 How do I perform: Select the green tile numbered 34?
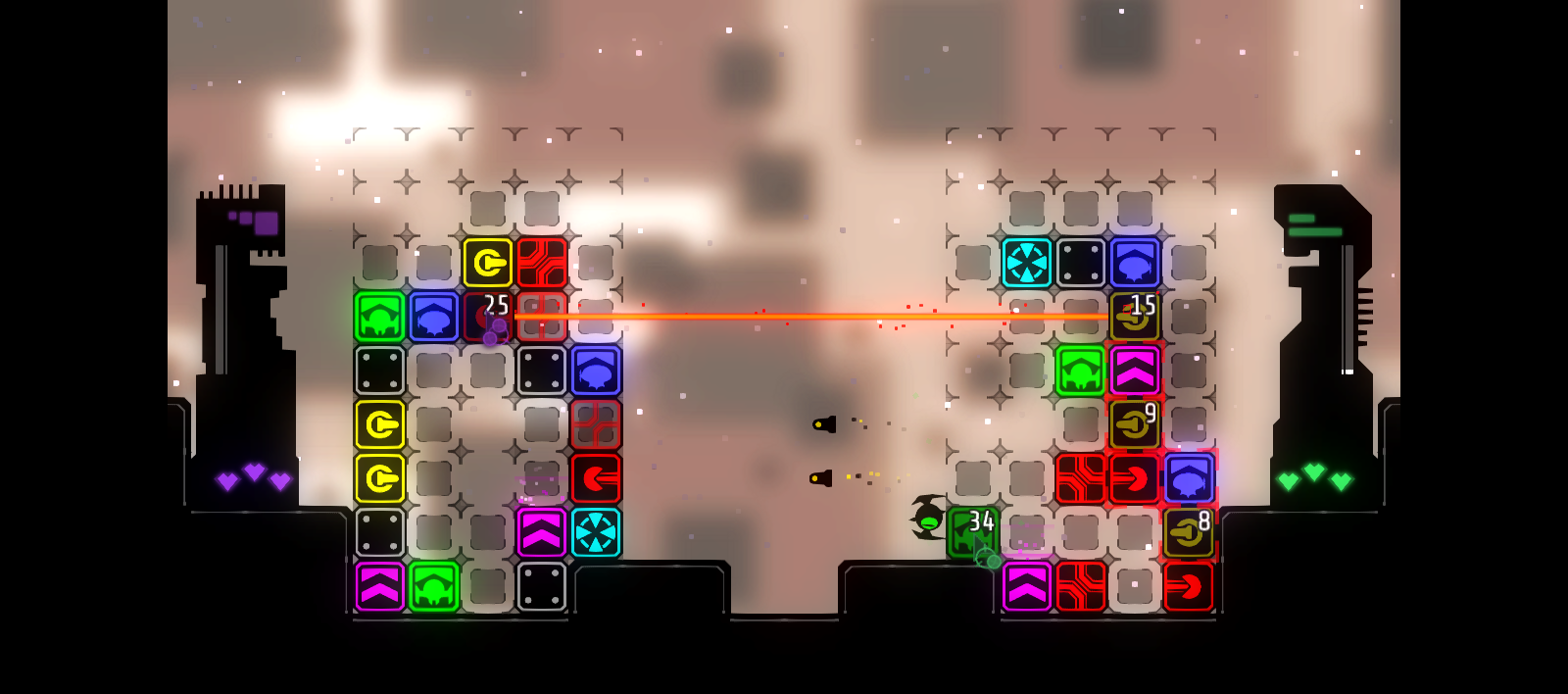coord(972,532)
